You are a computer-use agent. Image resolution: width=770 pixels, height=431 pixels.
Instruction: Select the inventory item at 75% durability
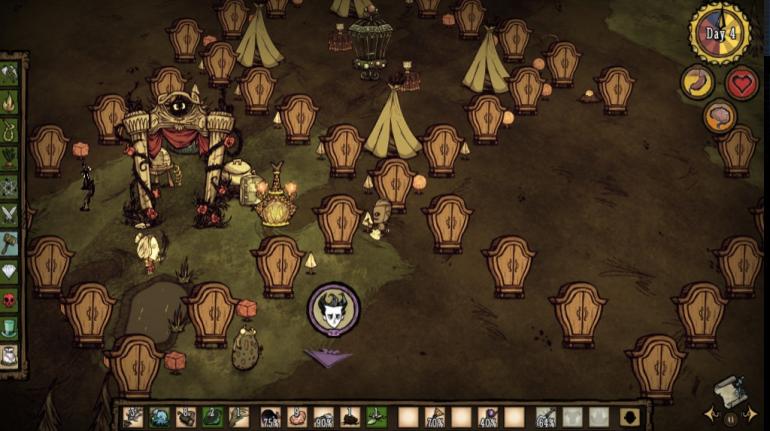click(x=270, y=417)
